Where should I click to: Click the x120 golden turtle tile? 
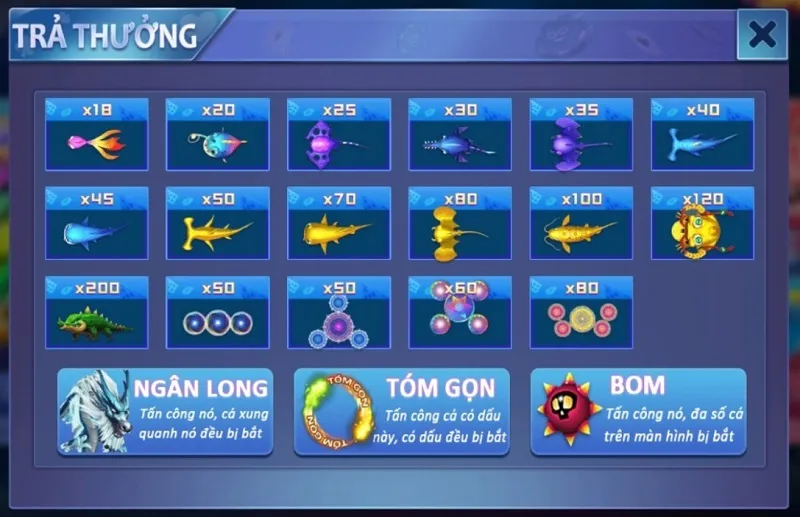point(702,223)
